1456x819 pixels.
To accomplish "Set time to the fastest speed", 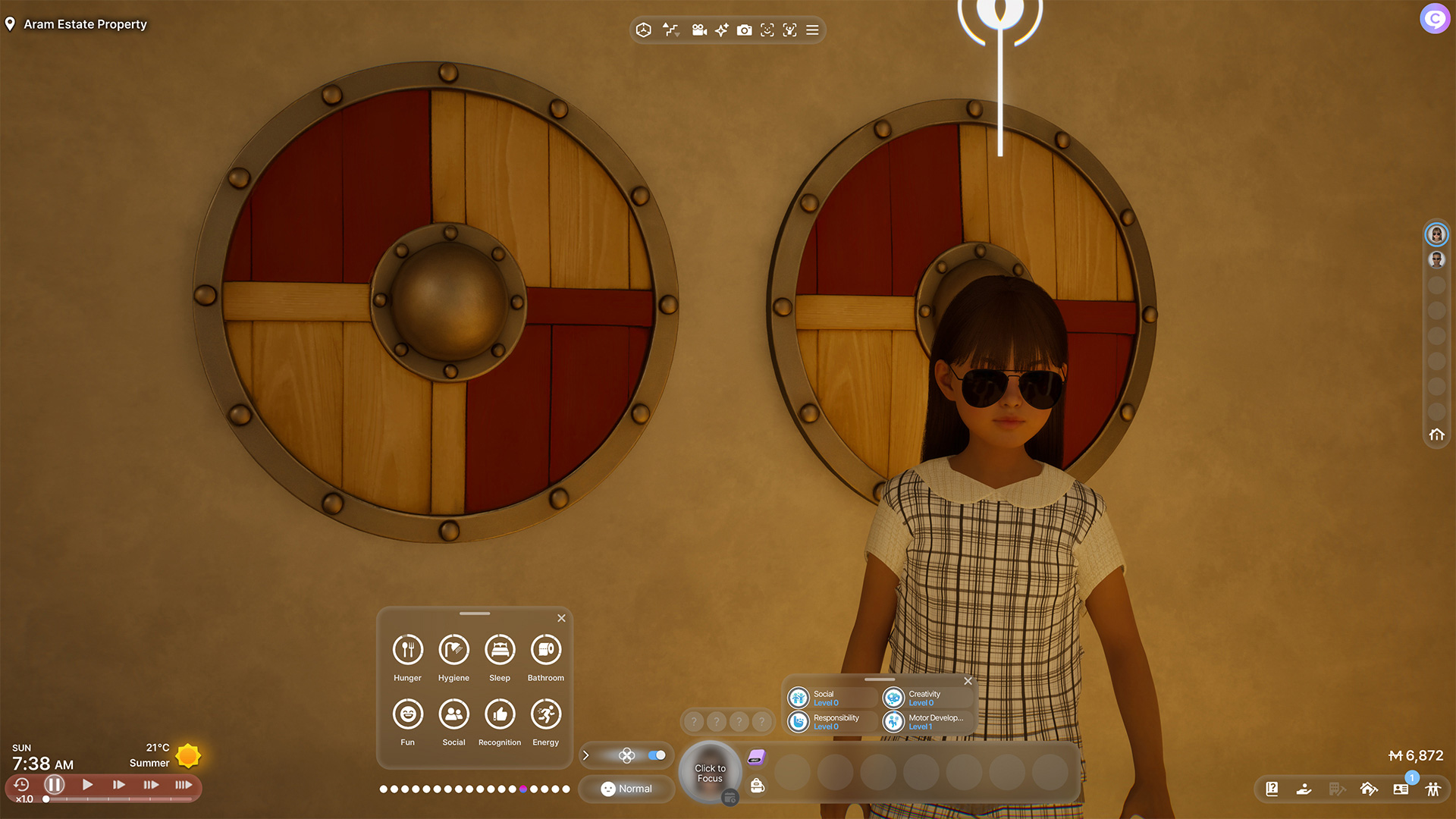I will (x=184, y=785).
